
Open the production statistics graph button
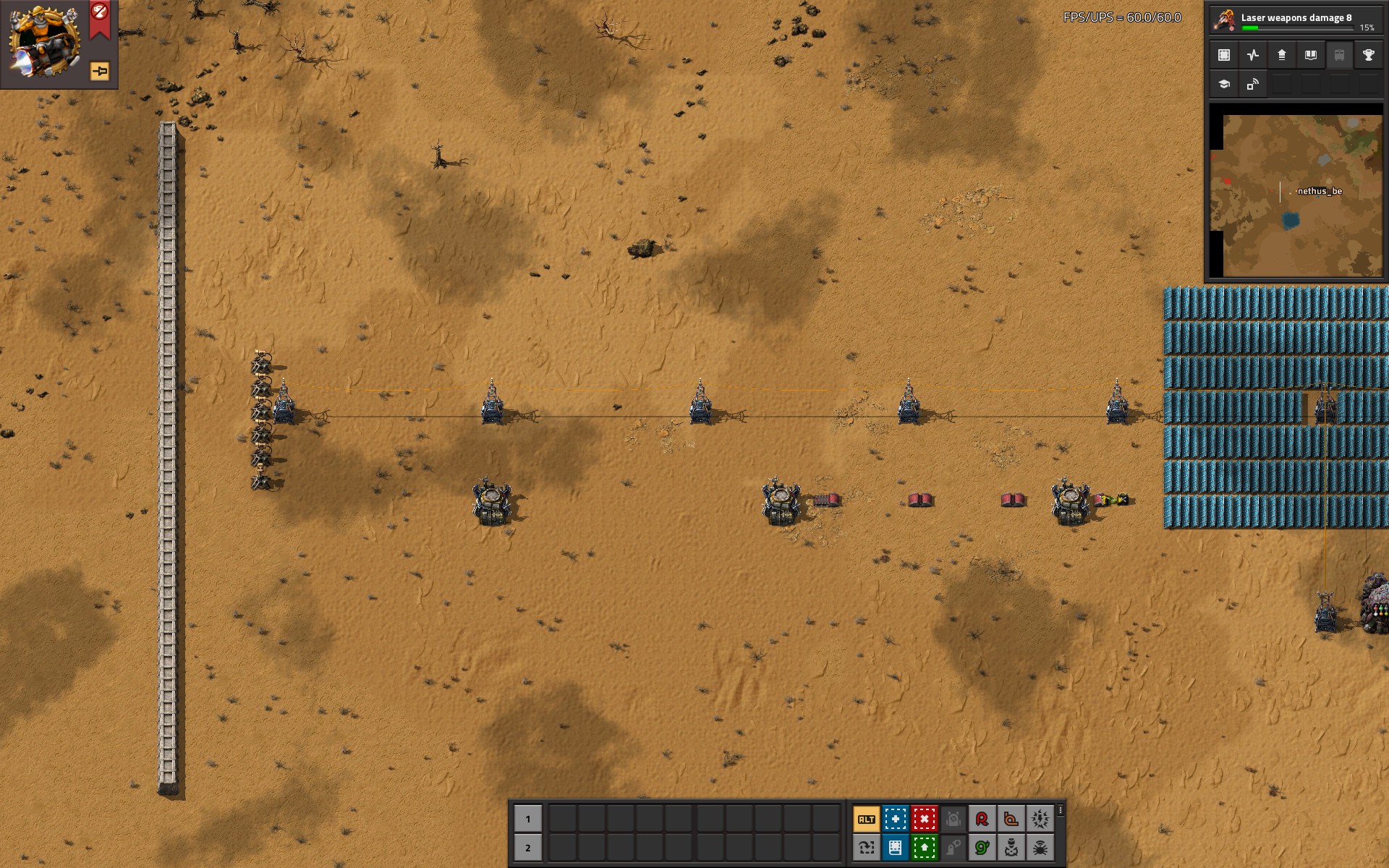tap(1253, 55)
